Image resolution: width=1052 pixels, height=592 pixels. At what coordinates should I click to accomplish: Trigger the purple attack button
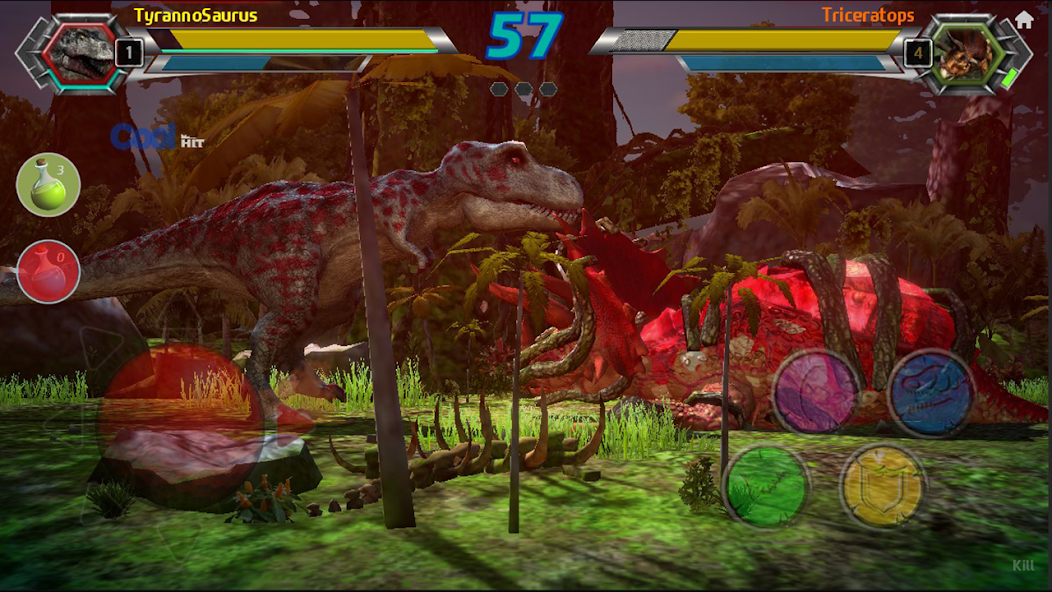pos(816,391)
